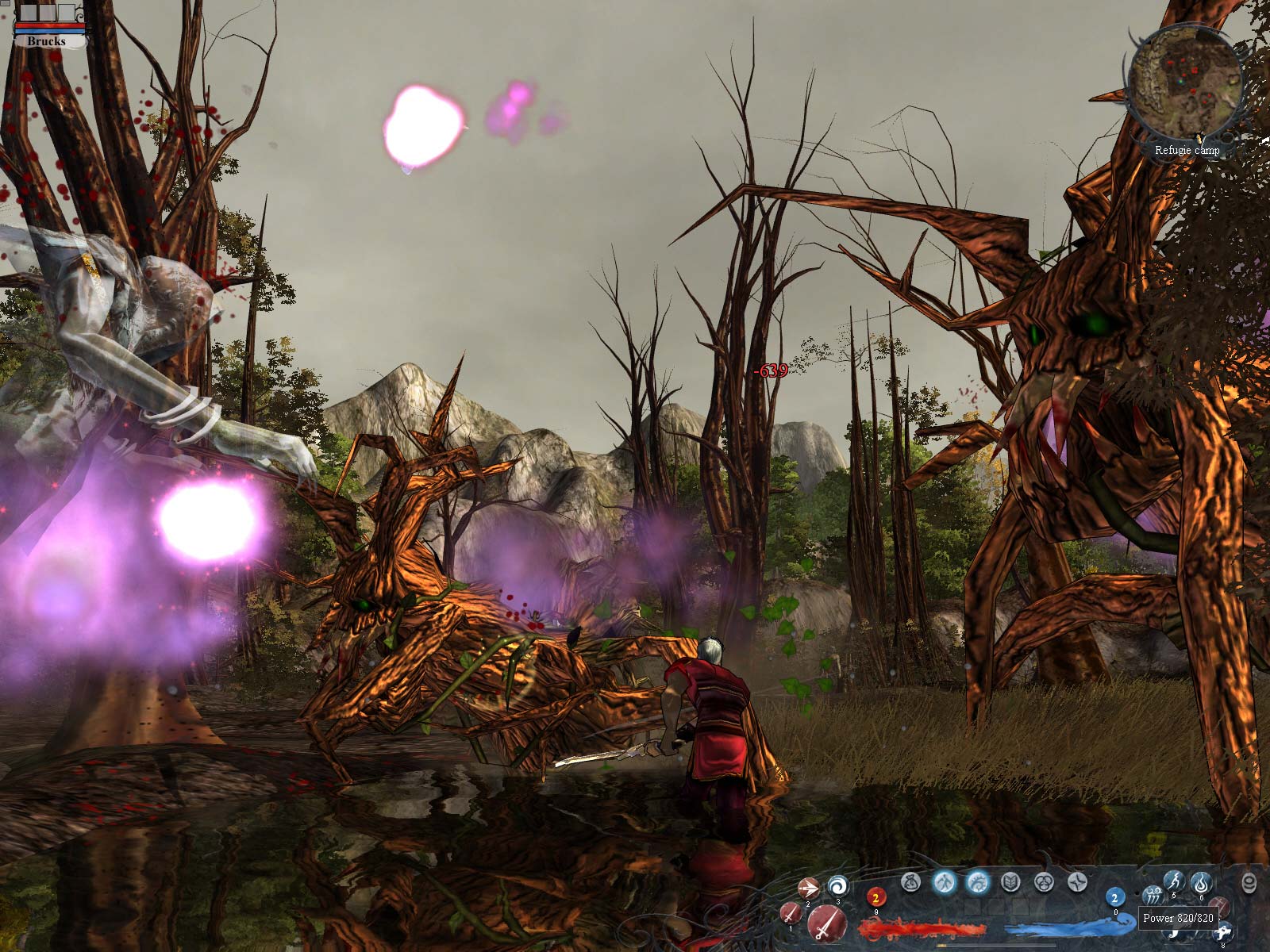
Task: Cast the flame spell in slot 6
Action: (1201, 882)
